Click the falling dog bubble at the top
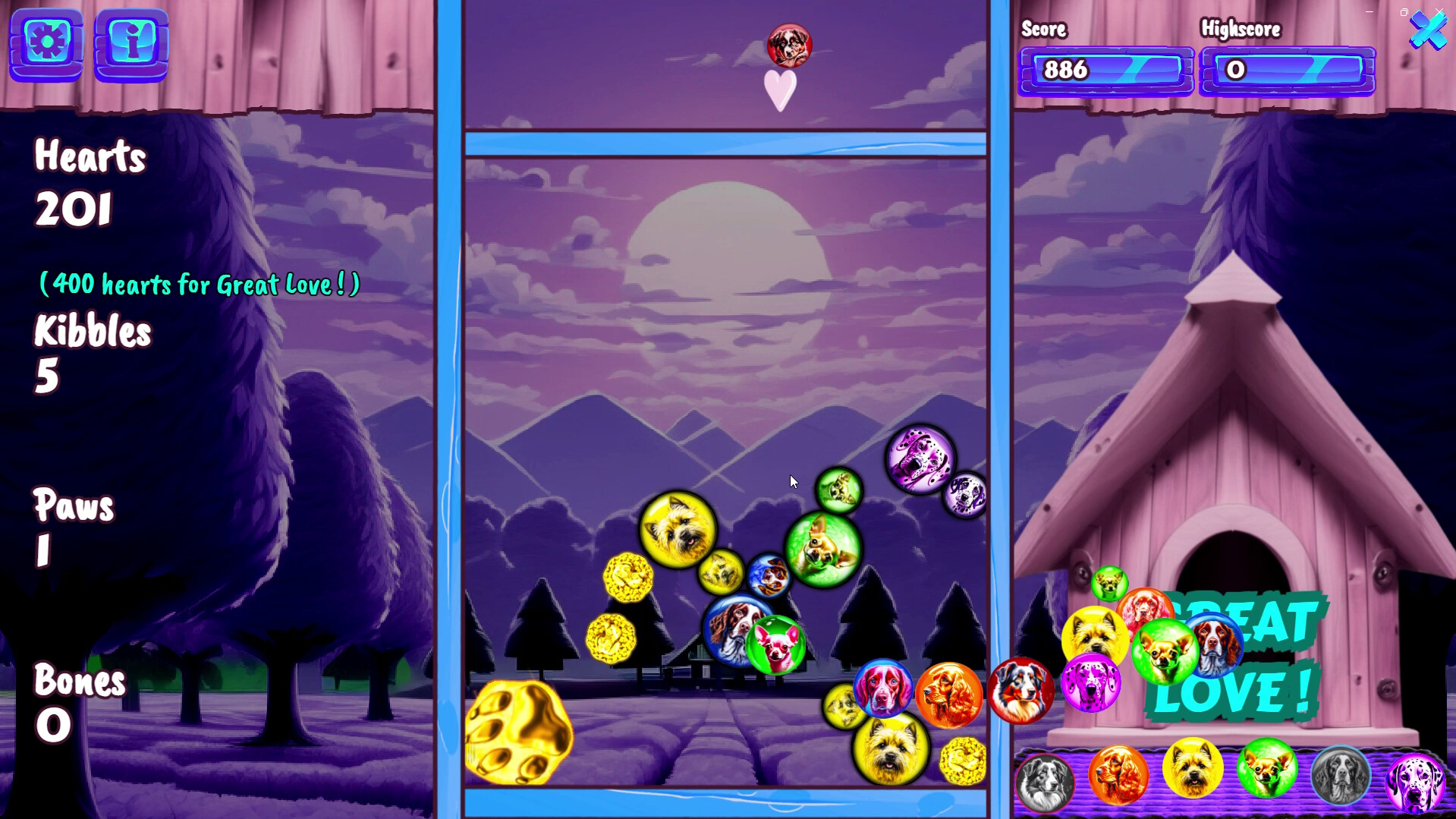1456x819 pixels. (x=788, y=44)
